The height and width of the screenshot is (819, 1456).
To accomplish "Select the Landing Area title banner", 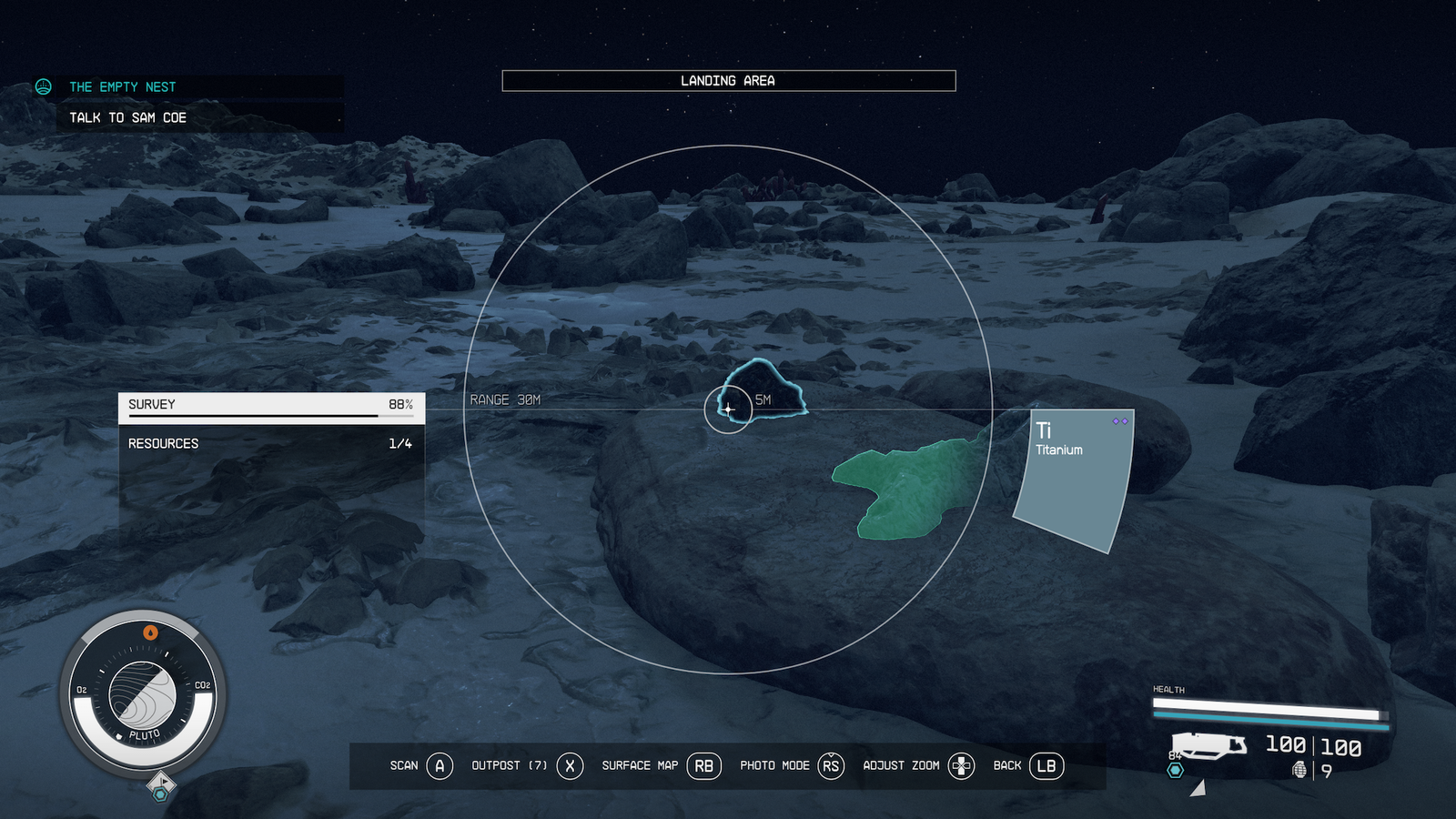I will [728, 80].
